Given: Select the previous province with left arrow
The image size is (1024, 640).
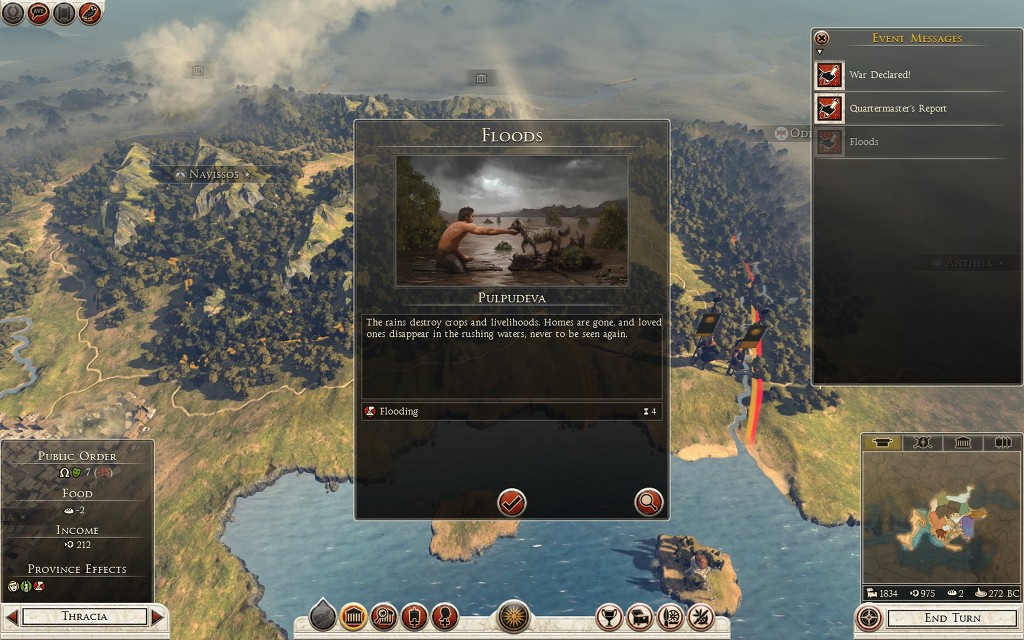Looking at the screenshot, I should pos(12,617).
